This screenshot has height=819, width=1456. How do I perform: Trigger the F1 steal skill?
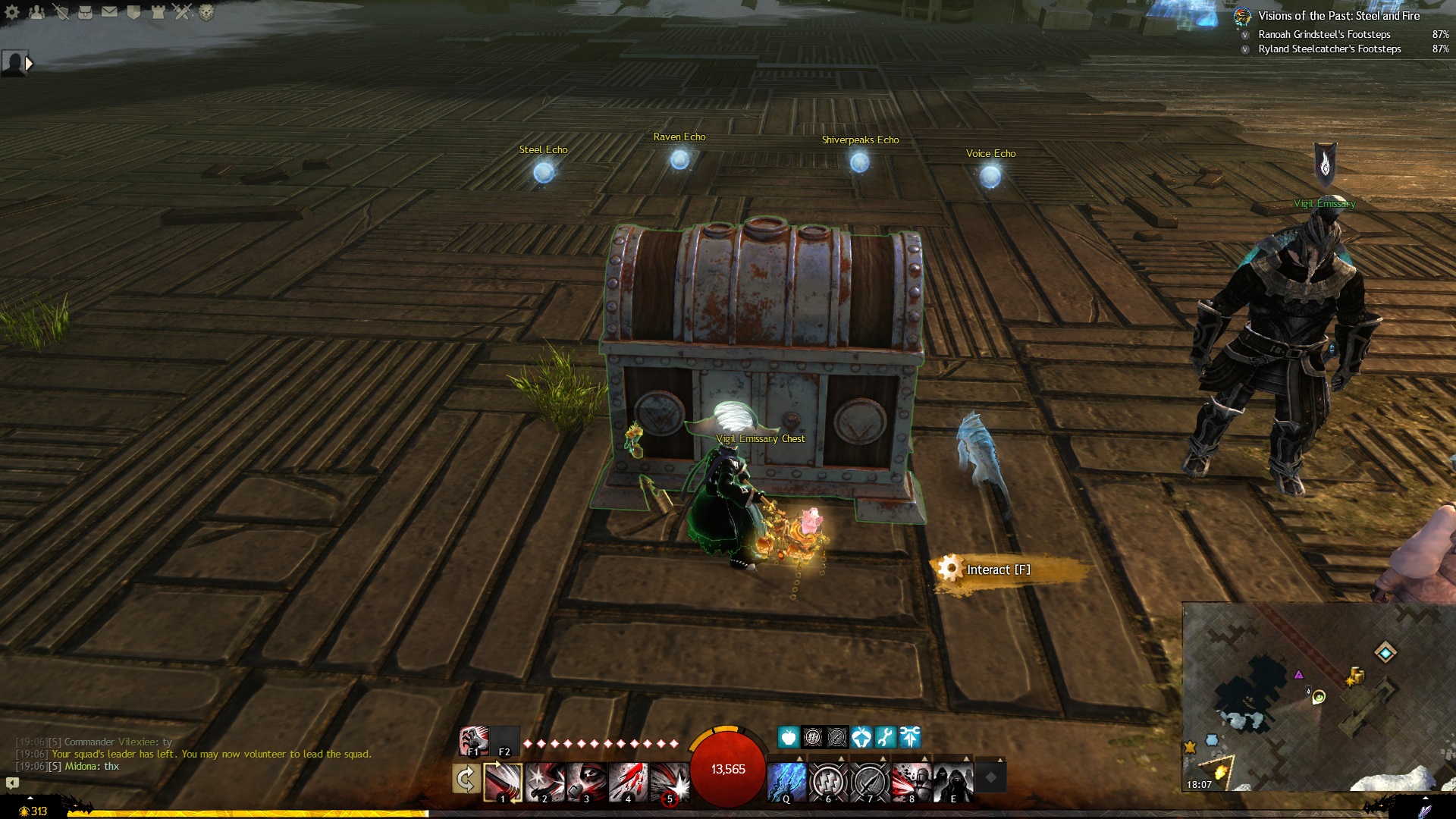473,741
